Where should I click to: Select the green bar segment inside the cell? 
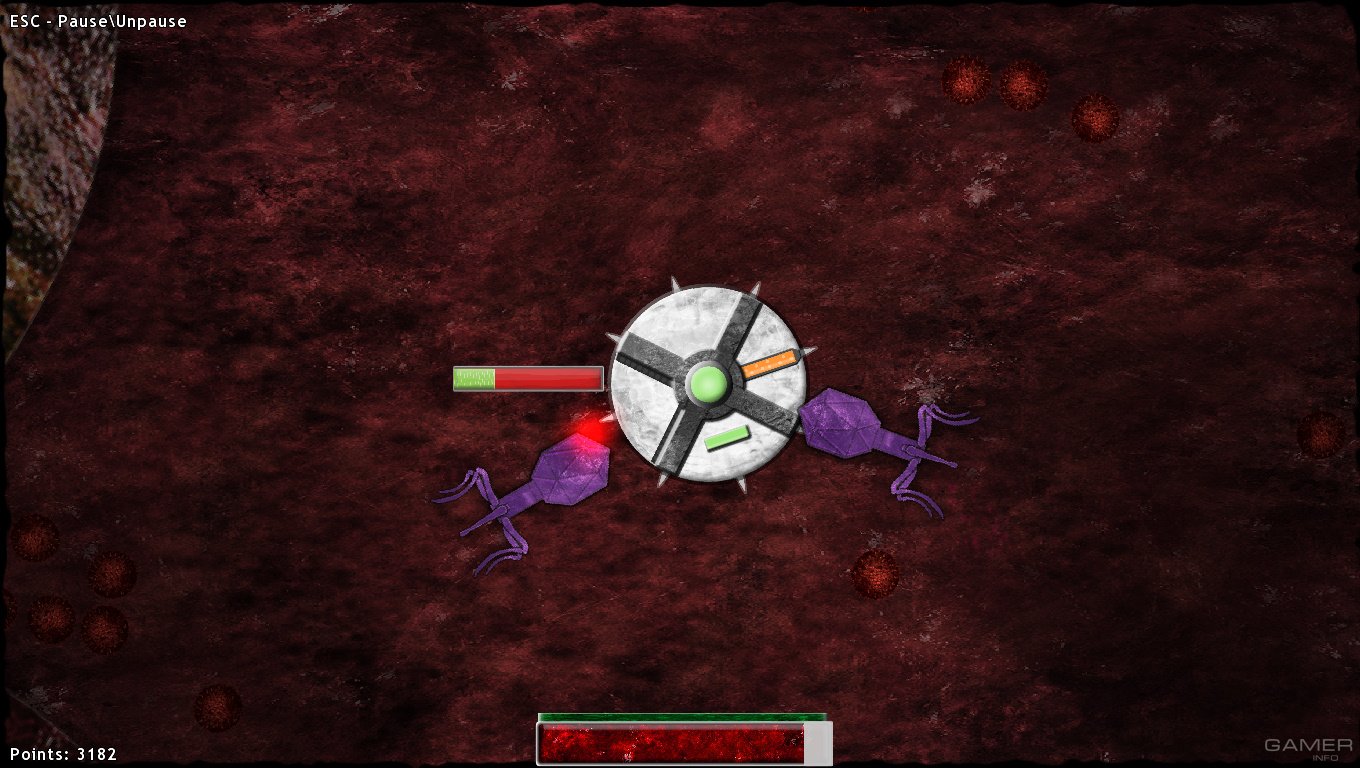(728, 436)
